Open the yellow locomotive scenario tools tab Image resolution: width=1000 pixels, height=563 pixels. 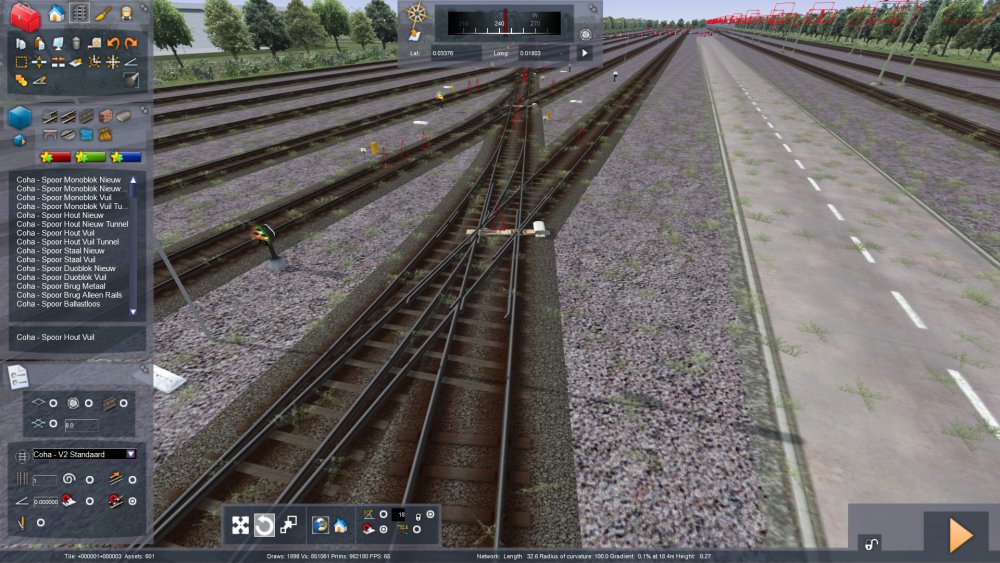[127, 13]
